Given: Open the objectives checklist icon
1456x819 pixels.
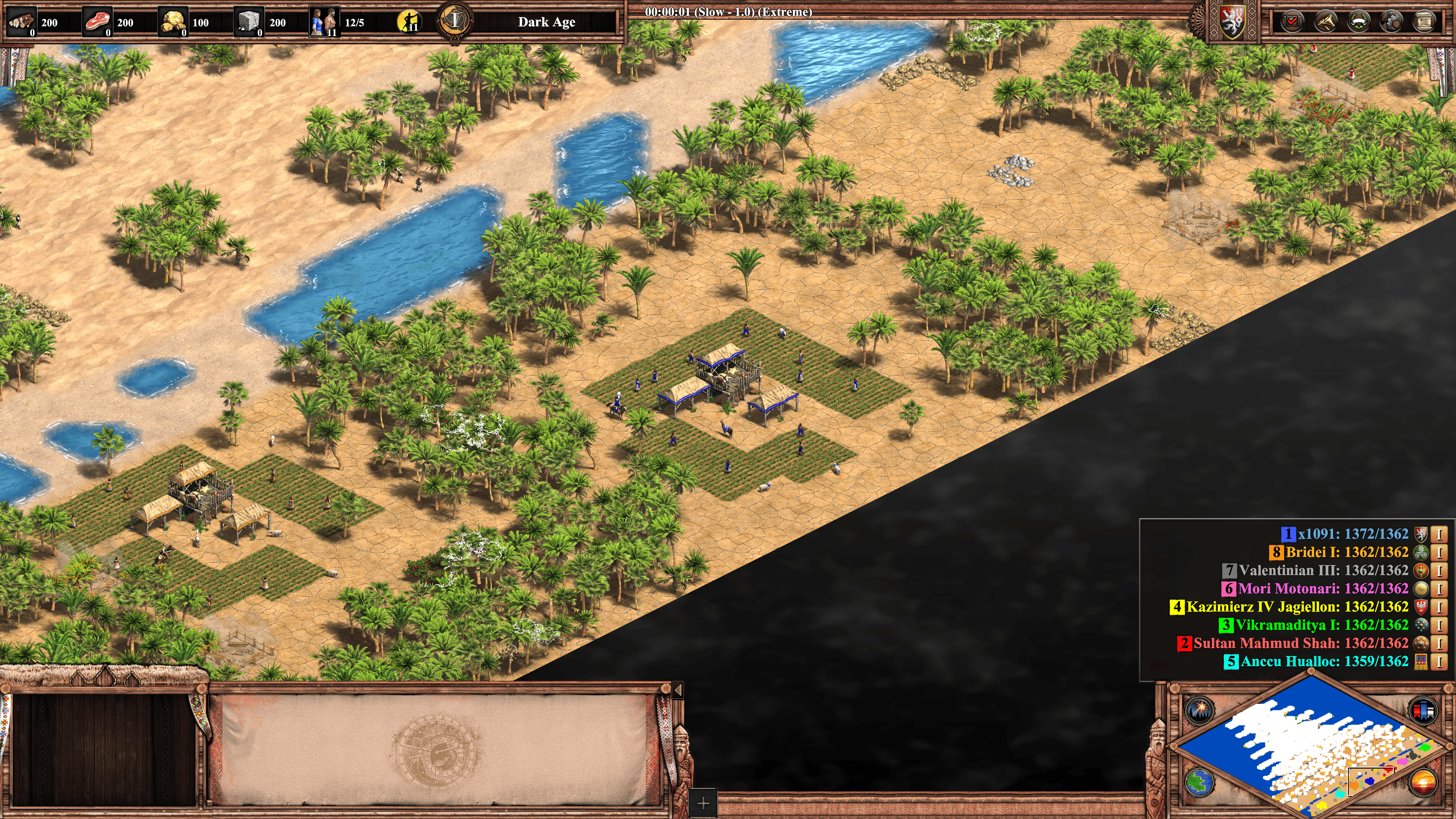Looking at the screenshot, I should click(x=1291, y=22).
